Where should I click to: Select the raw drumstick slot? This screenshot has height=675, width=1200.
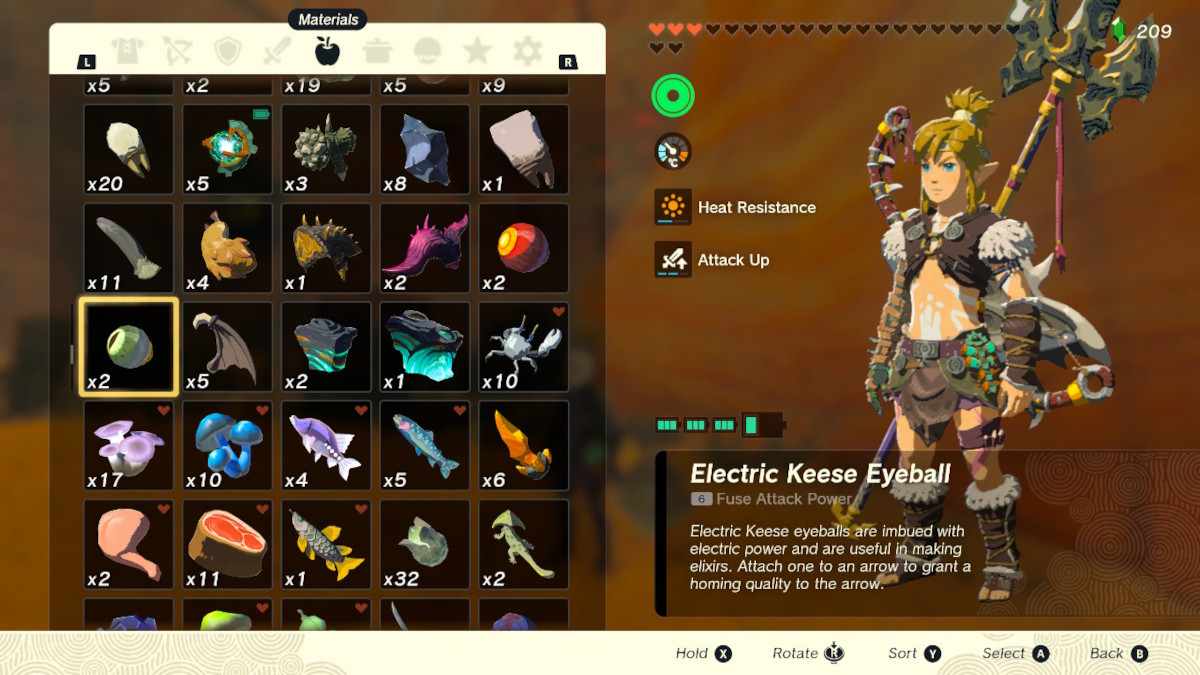click(128, 545)
